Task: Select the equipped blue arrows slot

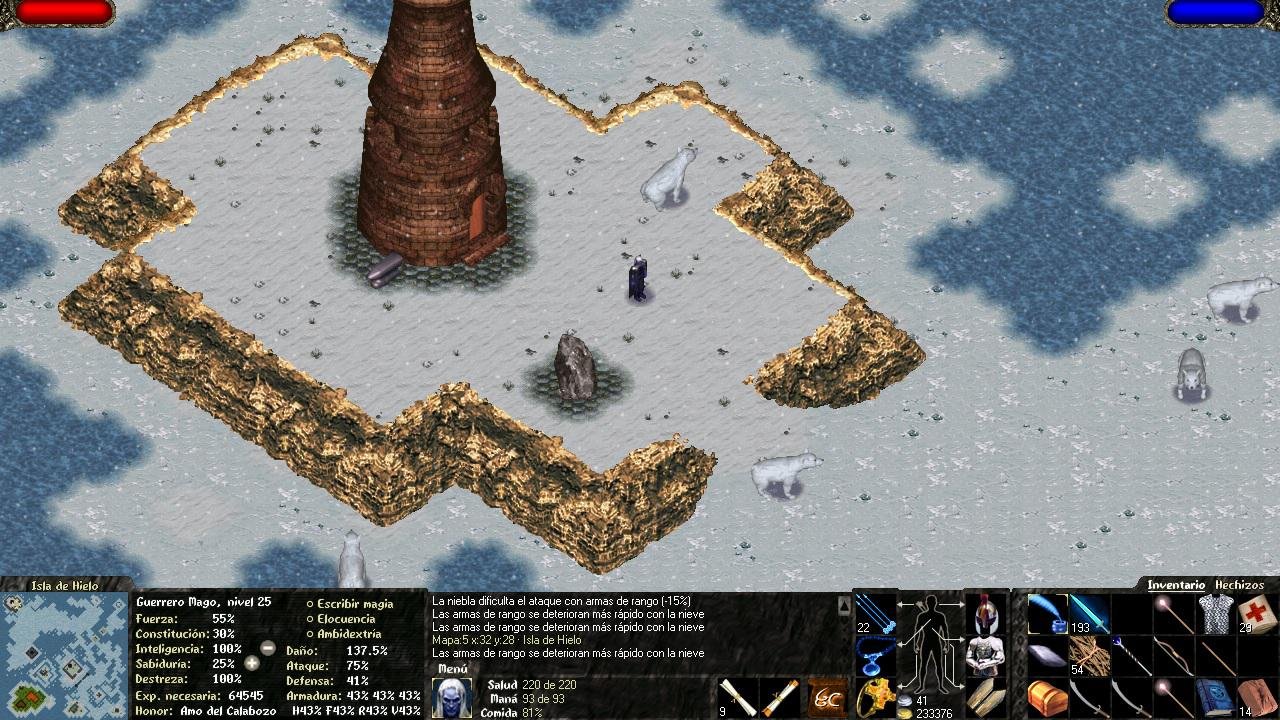Action: (x=876, y=611)
